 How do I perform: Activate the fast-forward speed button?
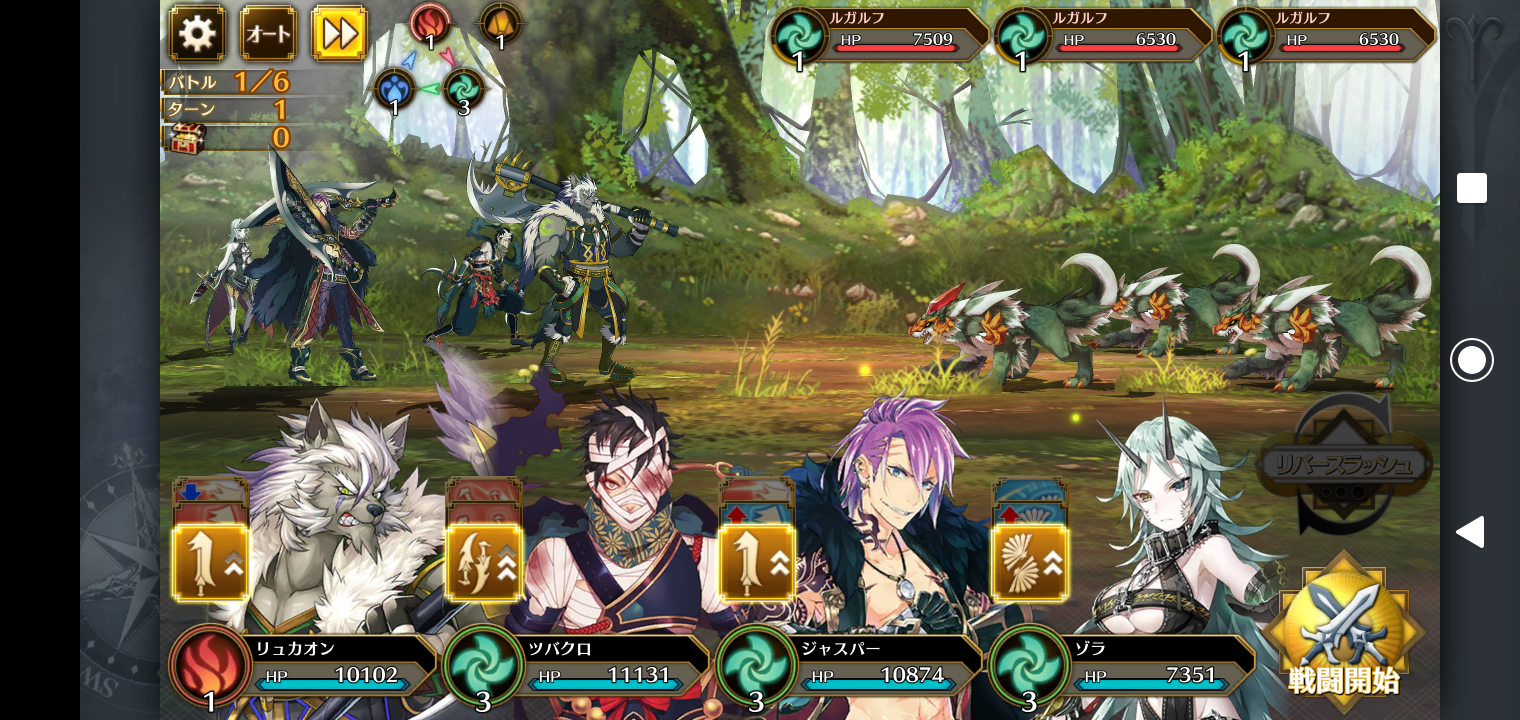point(340,34)
